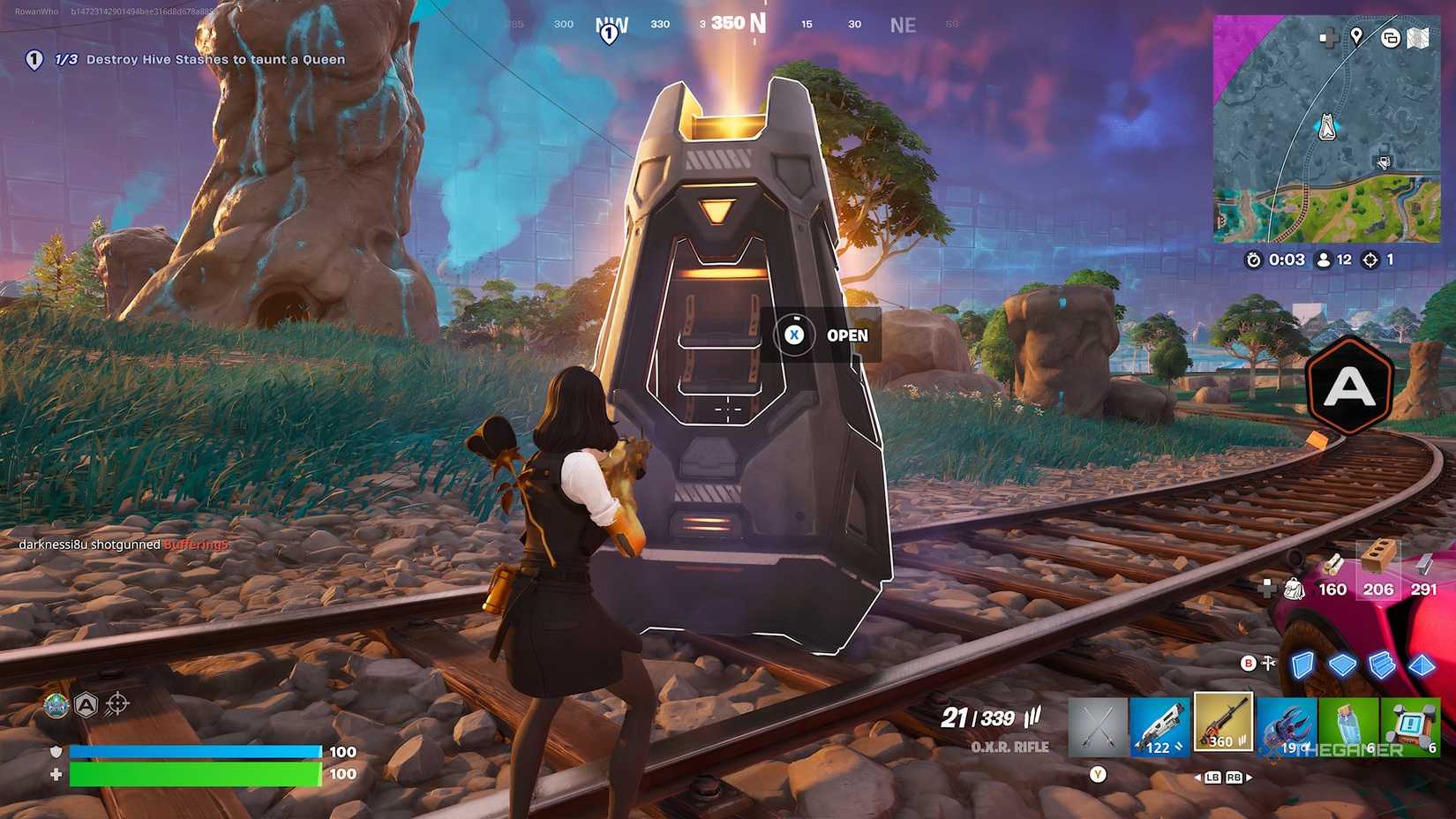Click the storm timer stopwatch icon
Viewport: 1456px width, 819px height.
click(1254, 260)
